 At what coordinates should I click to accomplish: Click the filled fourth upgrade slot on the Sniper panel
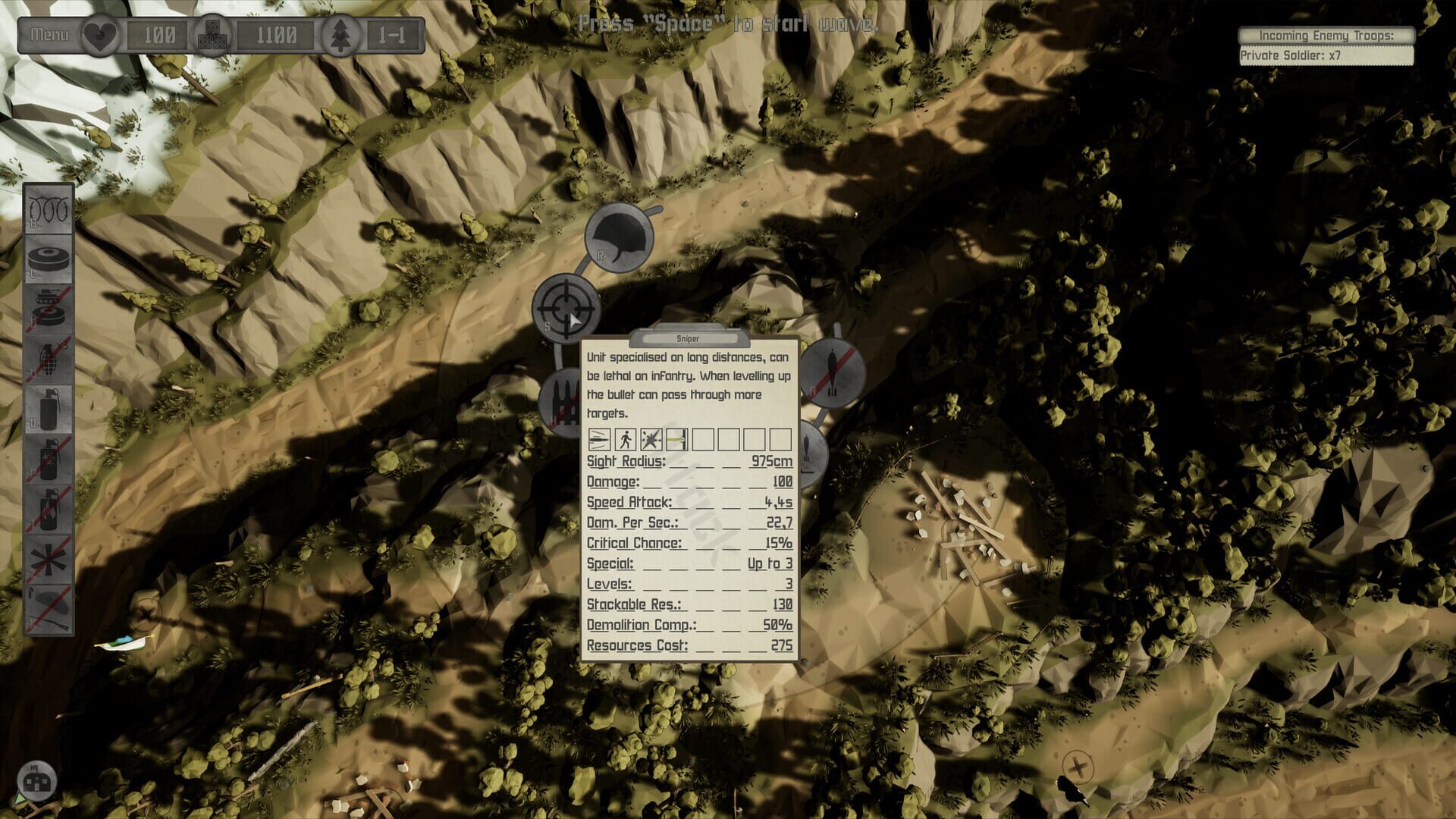pyautogui.click(x=675, y=440)
